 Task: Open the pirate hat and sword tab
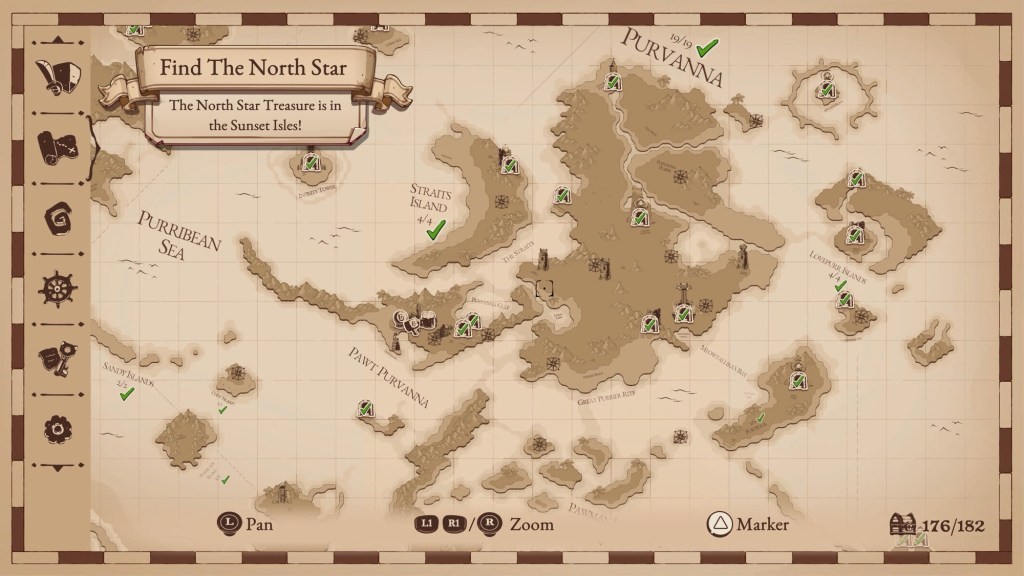[56, 76]
